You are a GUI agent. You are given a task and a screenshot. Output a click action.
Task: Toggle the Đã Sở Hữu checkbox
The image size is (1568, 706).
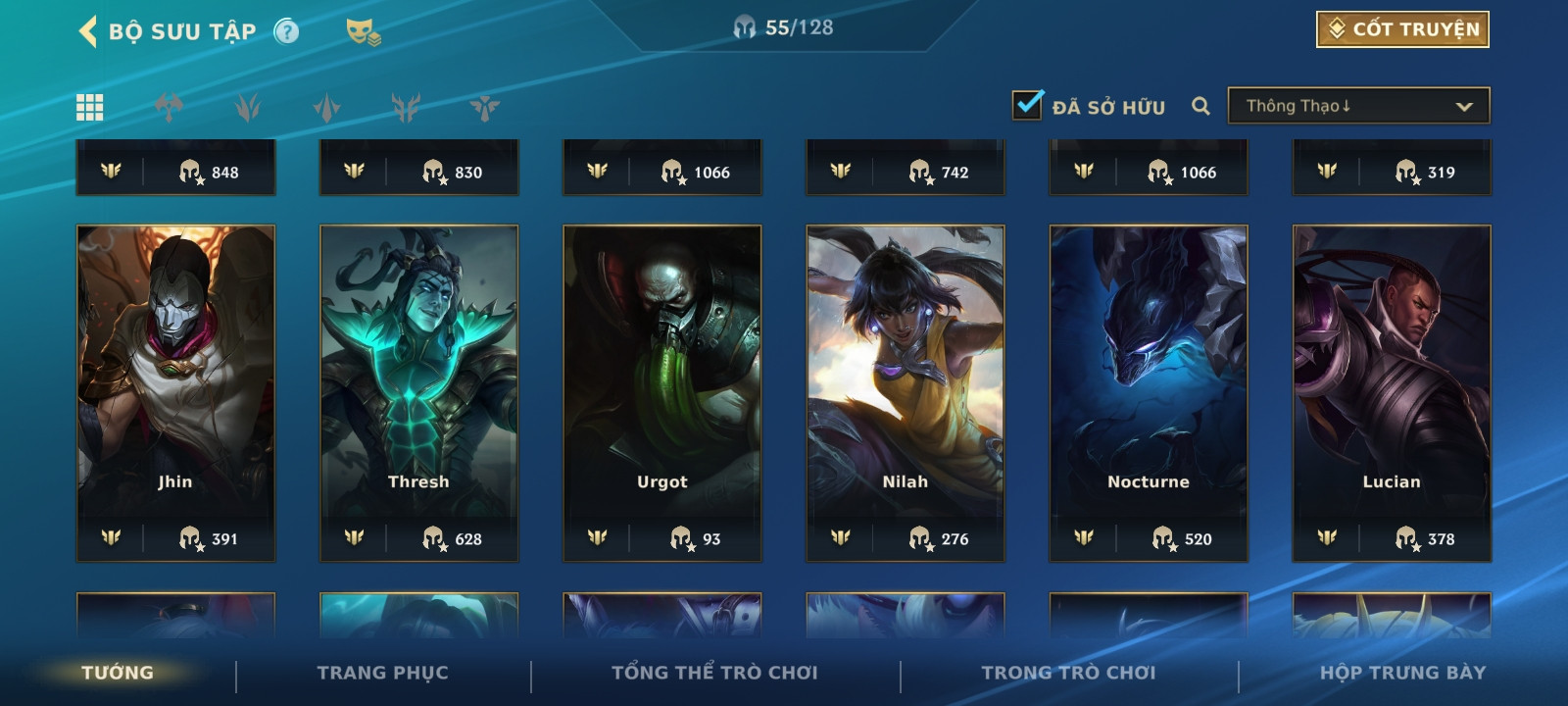pos(1027,105)
